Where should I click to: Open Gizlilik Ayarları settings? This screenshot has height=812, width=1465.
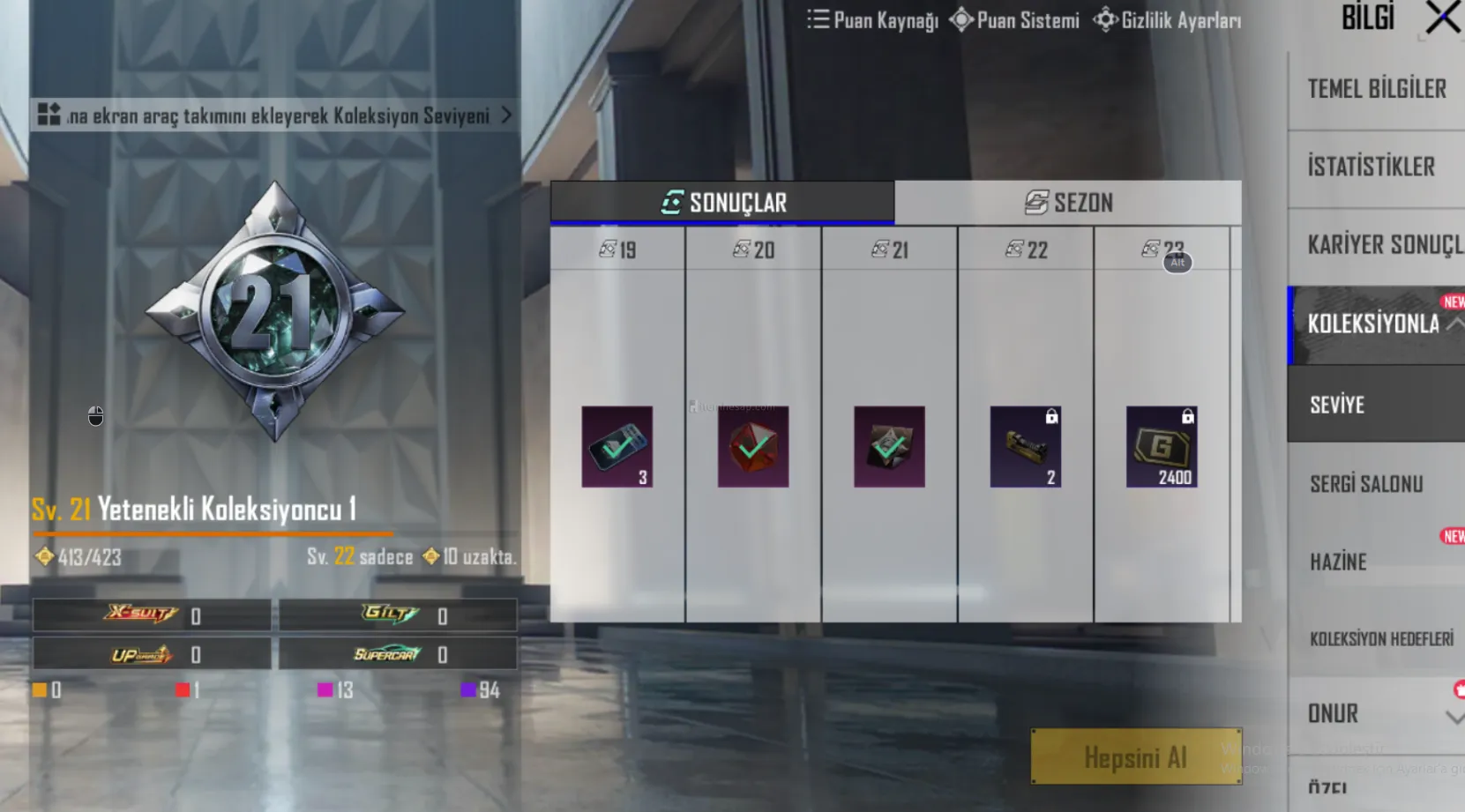tap(1167, 20)
